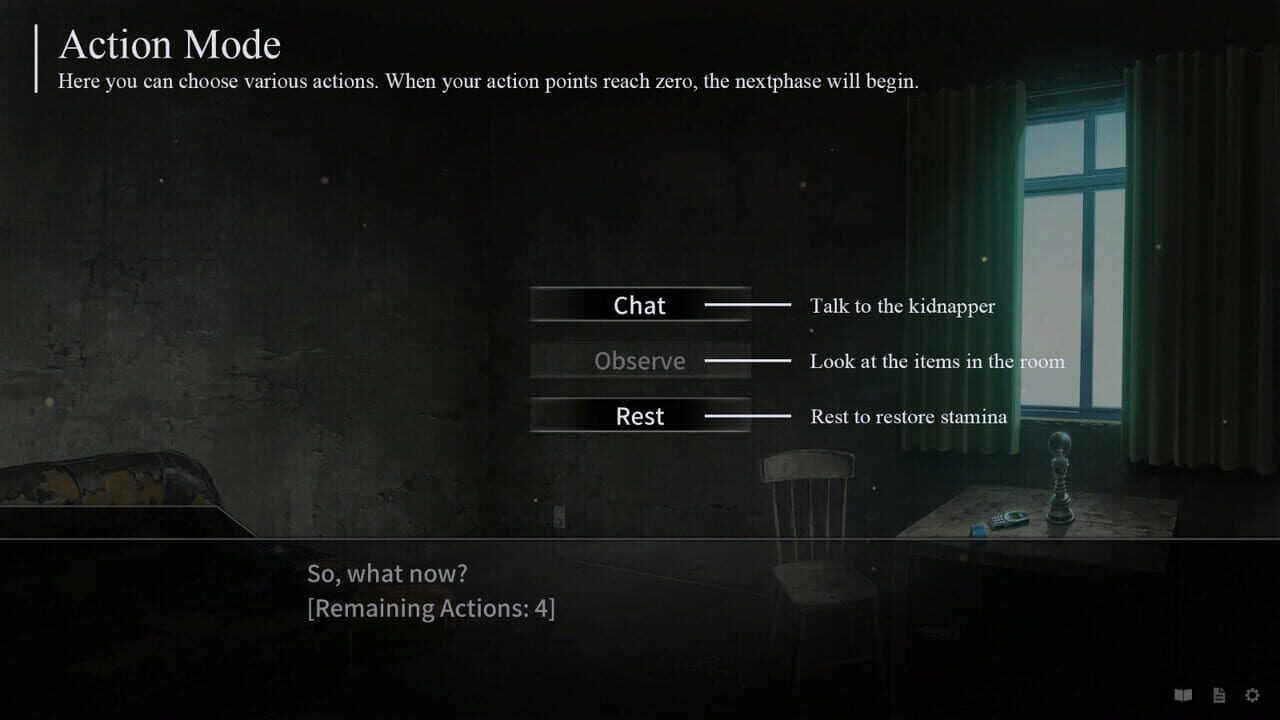Select the disabled Observe action
Screen dimensions: 1280x720
coord(639,360)
